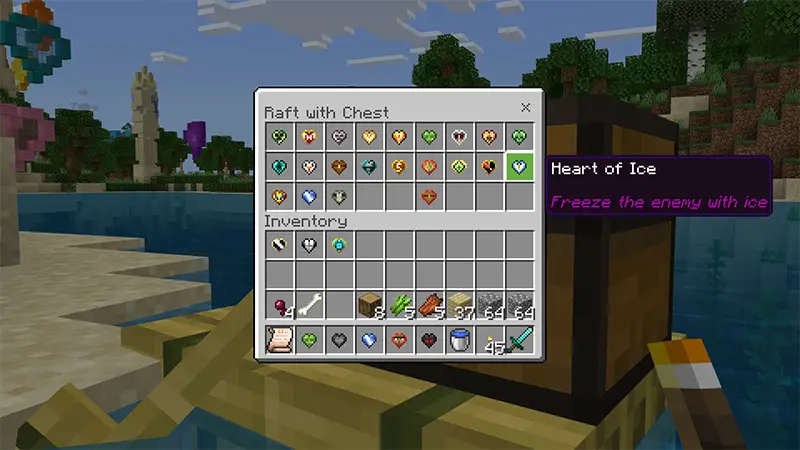Select the heart with M emblem
Image resolution: width=800 pixels, height=450 pixels.
(309, 137)
